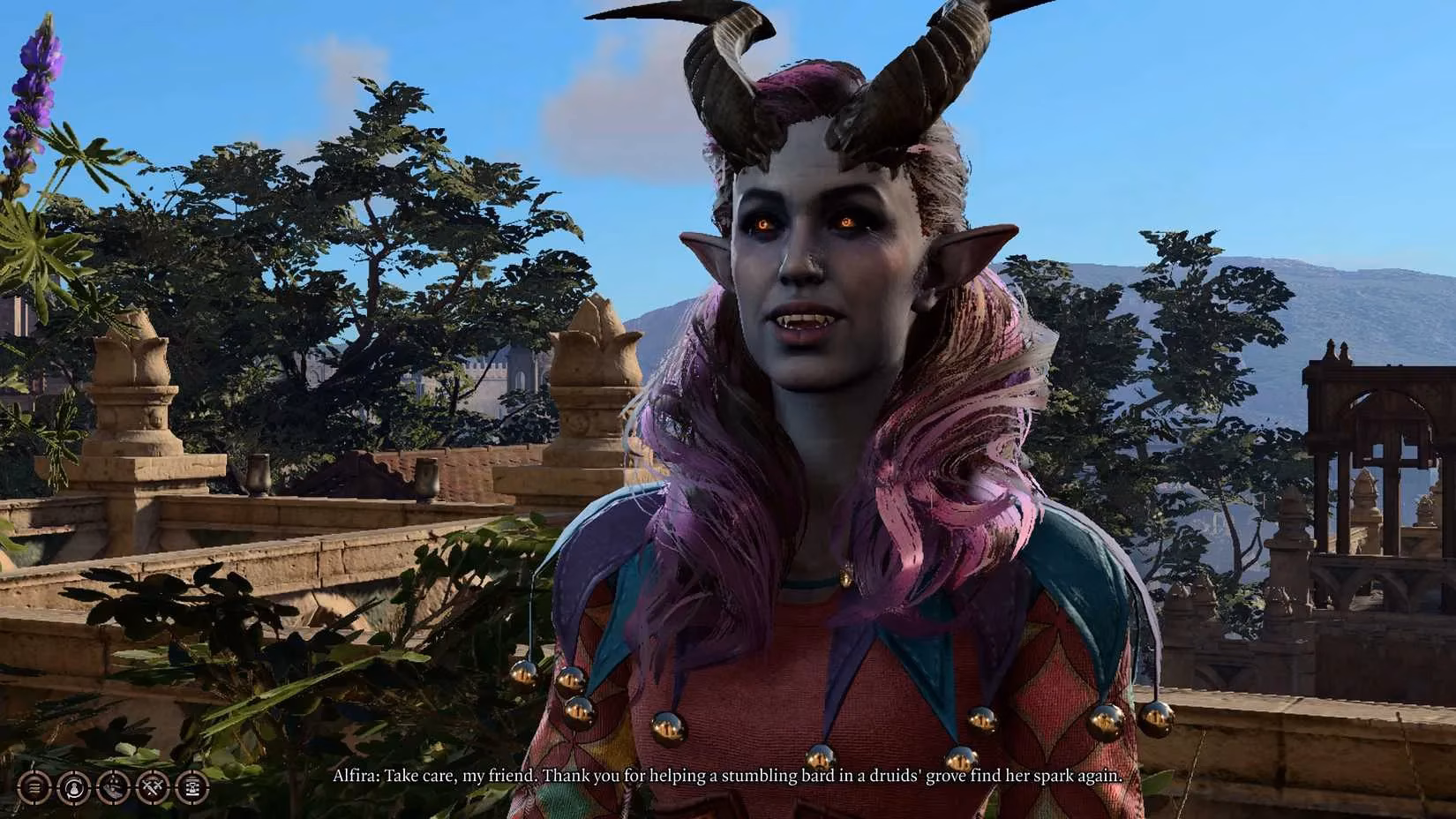1456x819 pixels.
Task: Open the dialogue history log icon
Action: (33, 787)
